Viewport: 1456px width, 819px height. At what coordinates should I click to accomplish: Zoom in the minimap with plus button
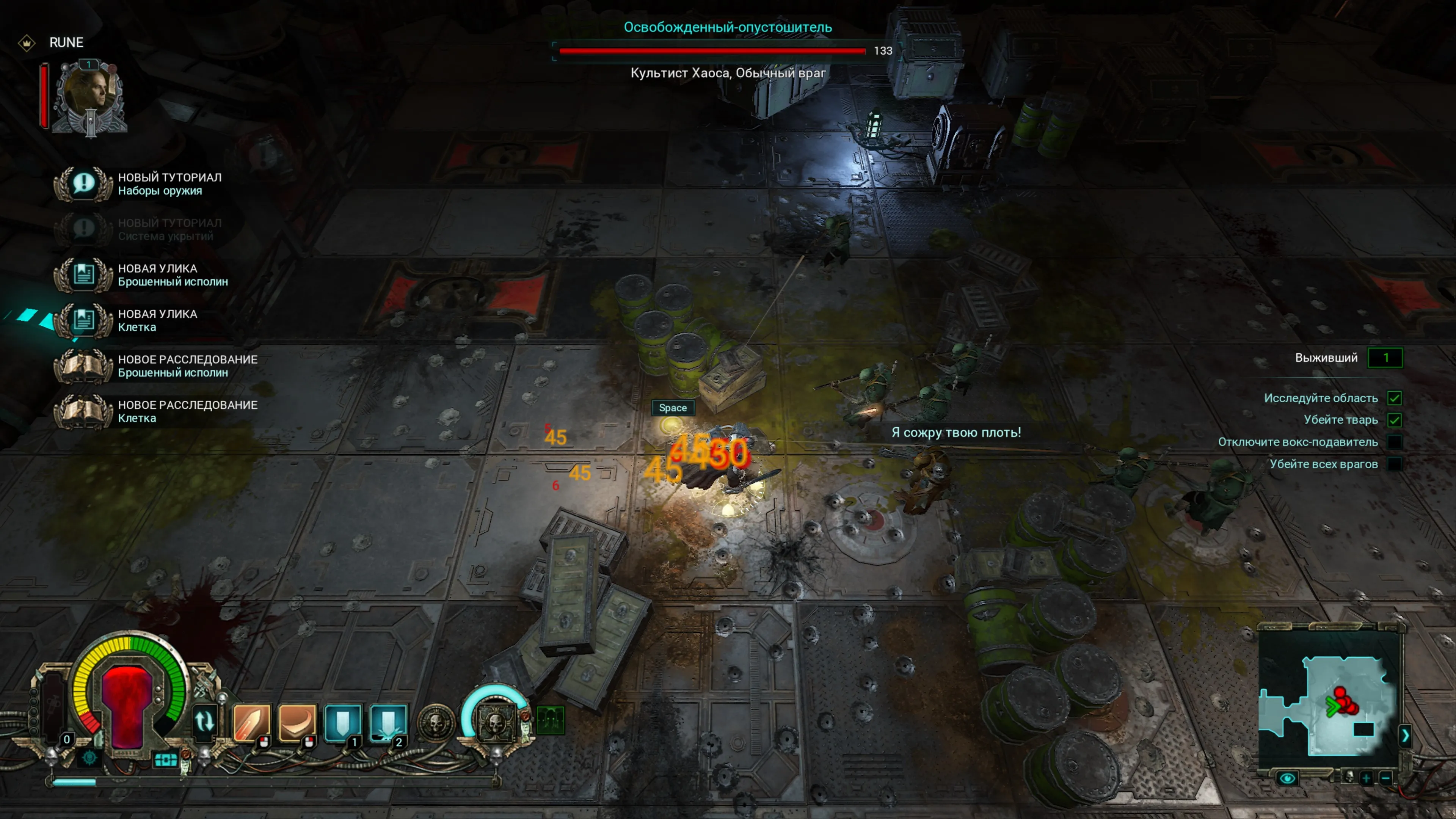pos(1366,778)
